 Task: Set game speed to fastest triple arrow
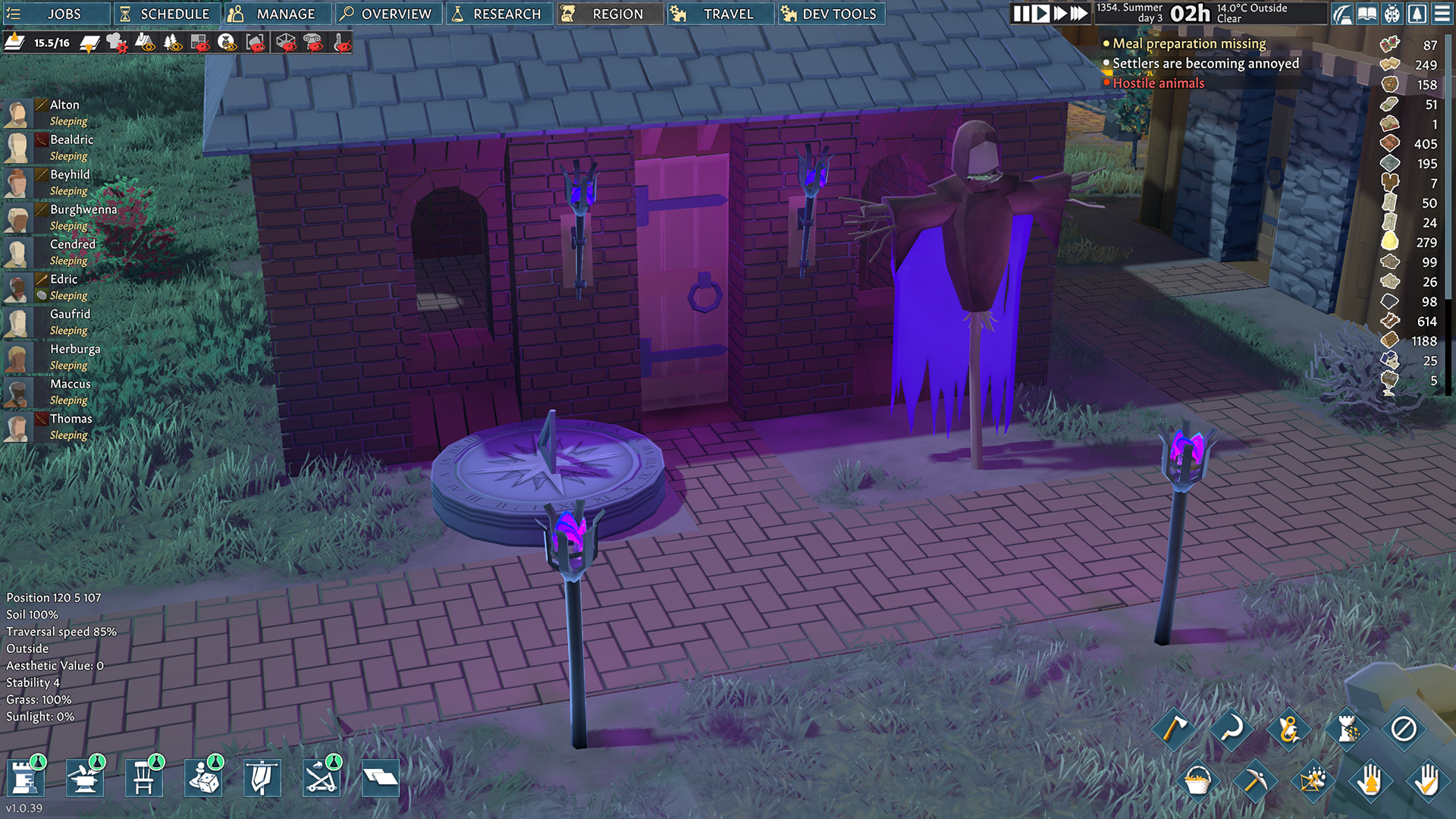tap(1078, 14)
